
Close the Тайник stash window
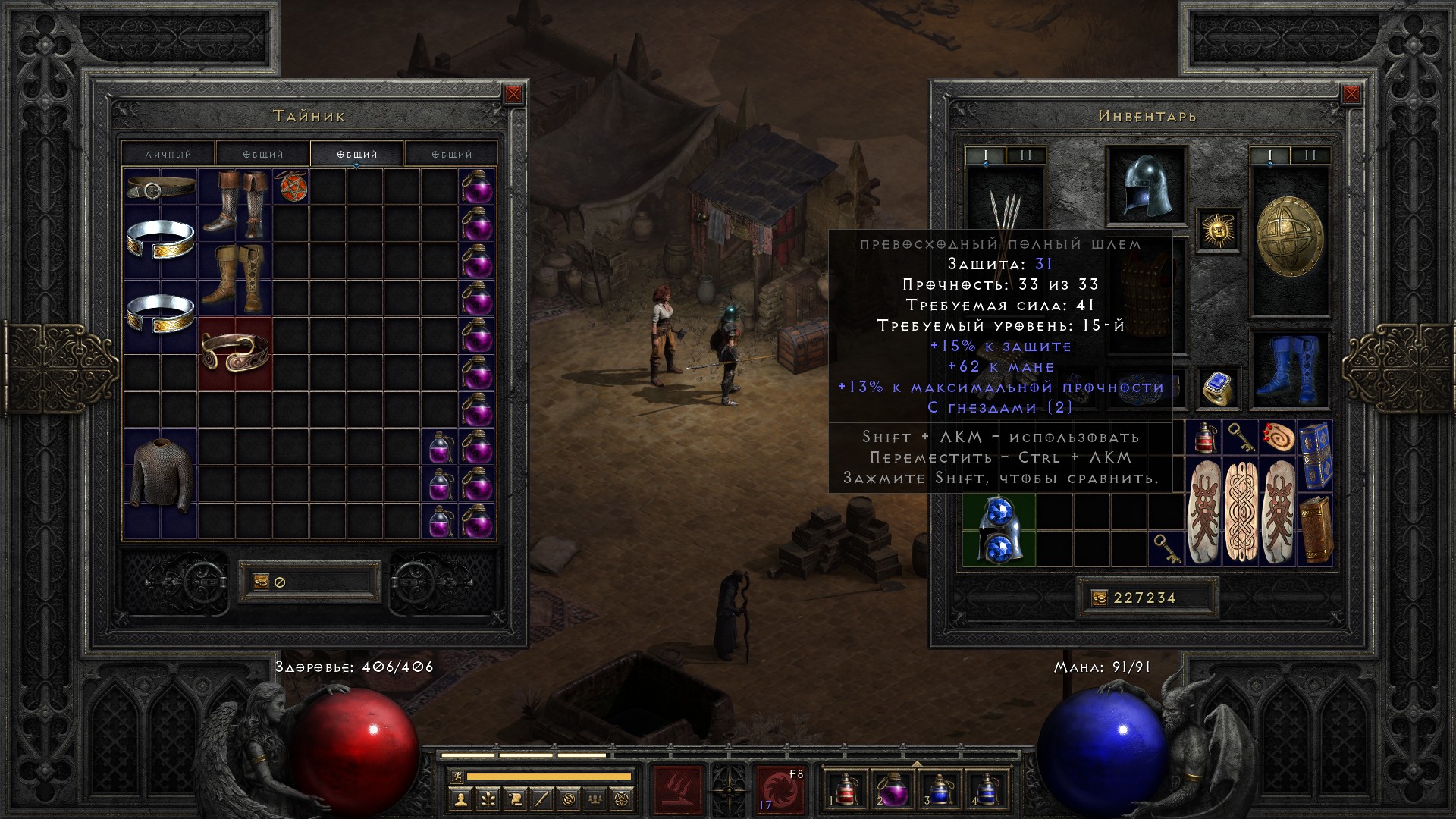click(x=513, y=94)
